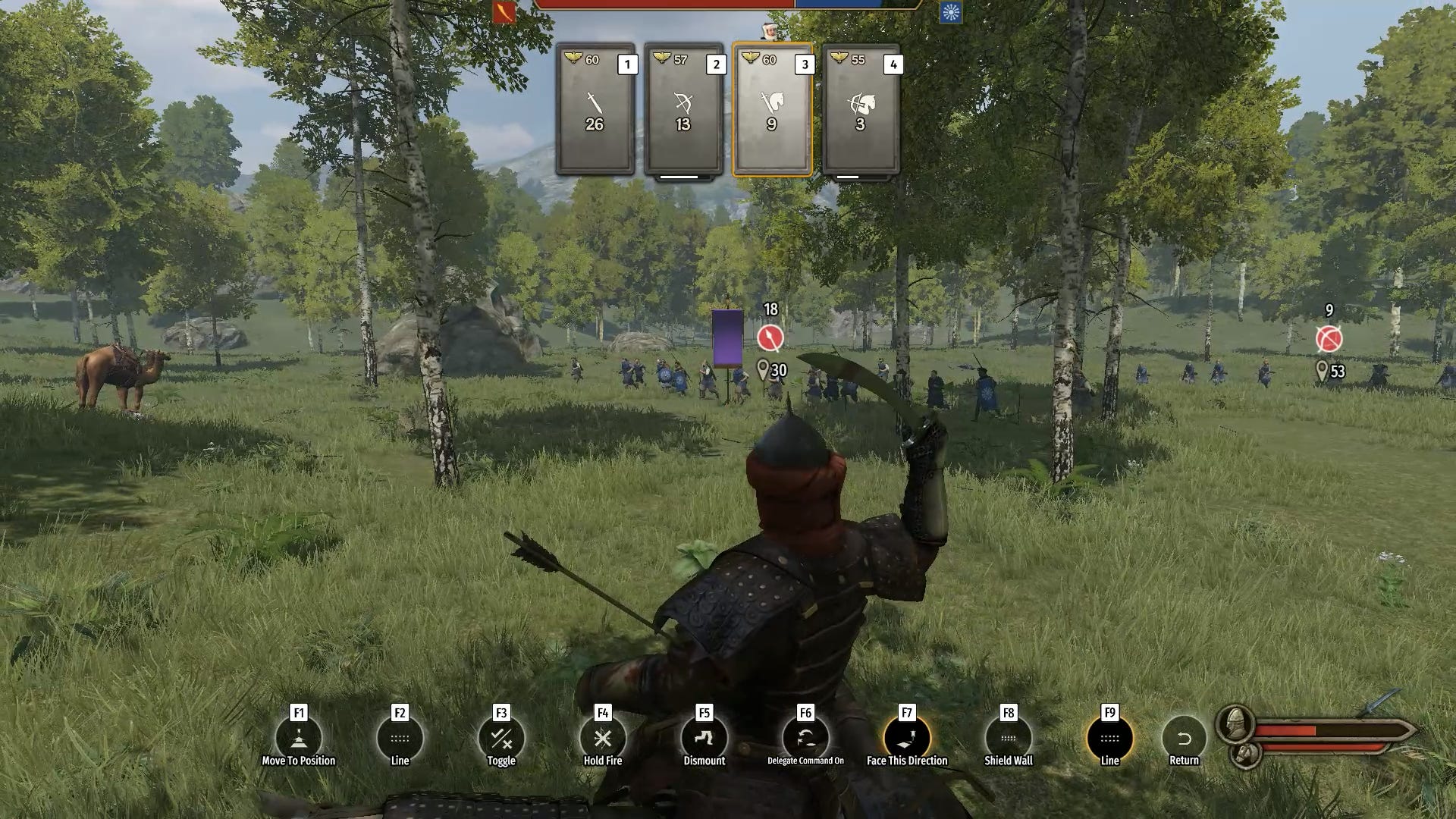The height and width of the screenshot is (819, 1456).
Task: Choose the cavalry formation card with 9 troops
Action: [772, 110]
